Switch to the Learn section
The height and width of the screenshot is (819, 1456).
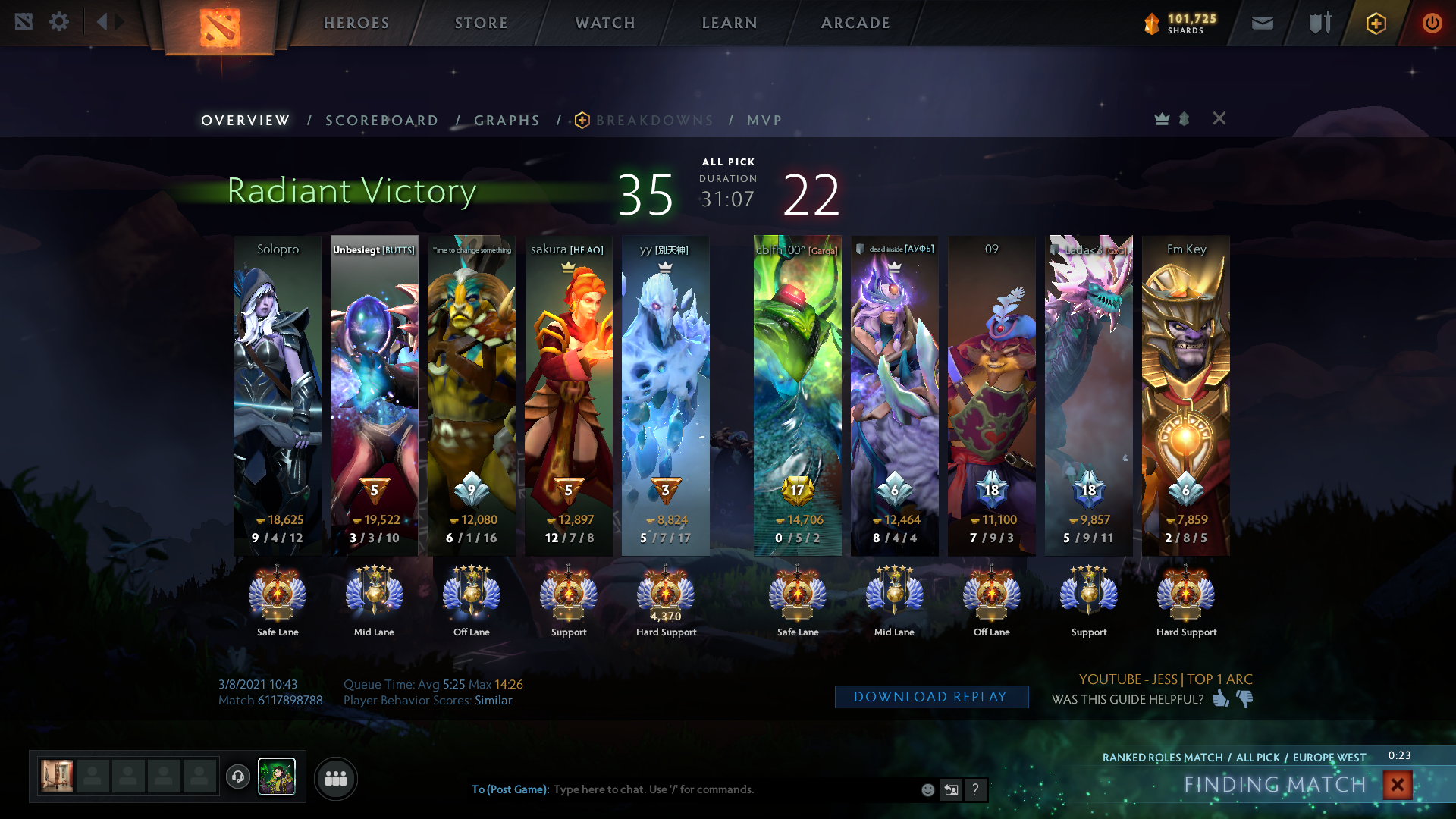pos(730,23)
